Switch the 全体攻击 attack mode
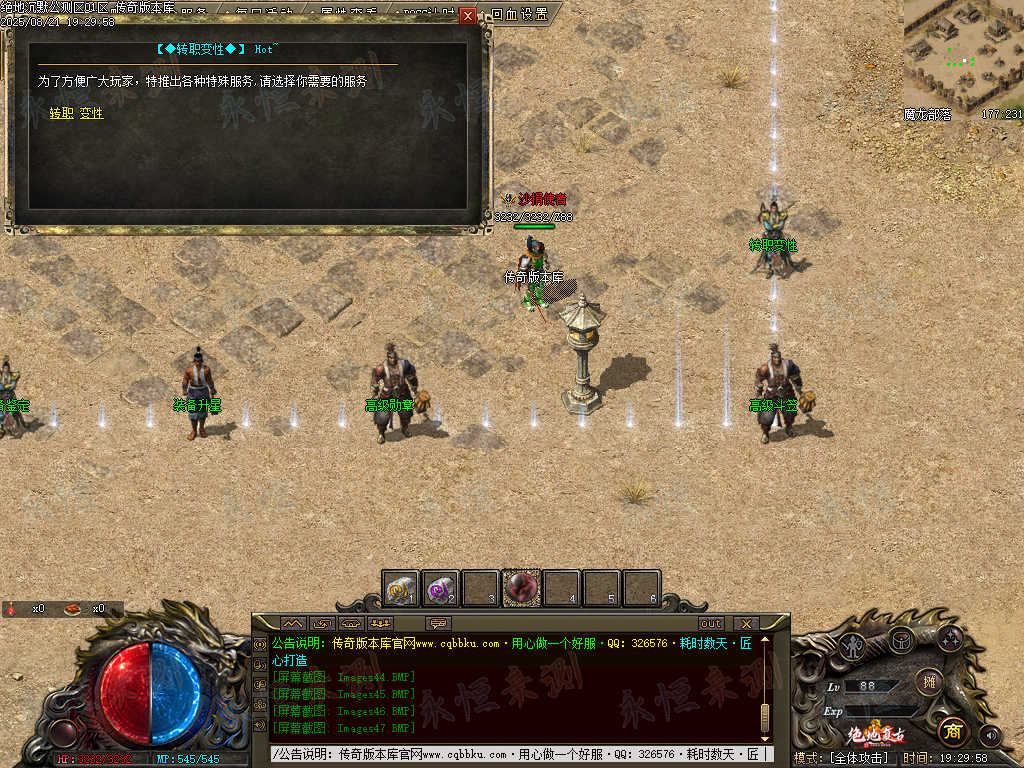The height and width of the screenshot is (768, 1024). tap(856, 758)
